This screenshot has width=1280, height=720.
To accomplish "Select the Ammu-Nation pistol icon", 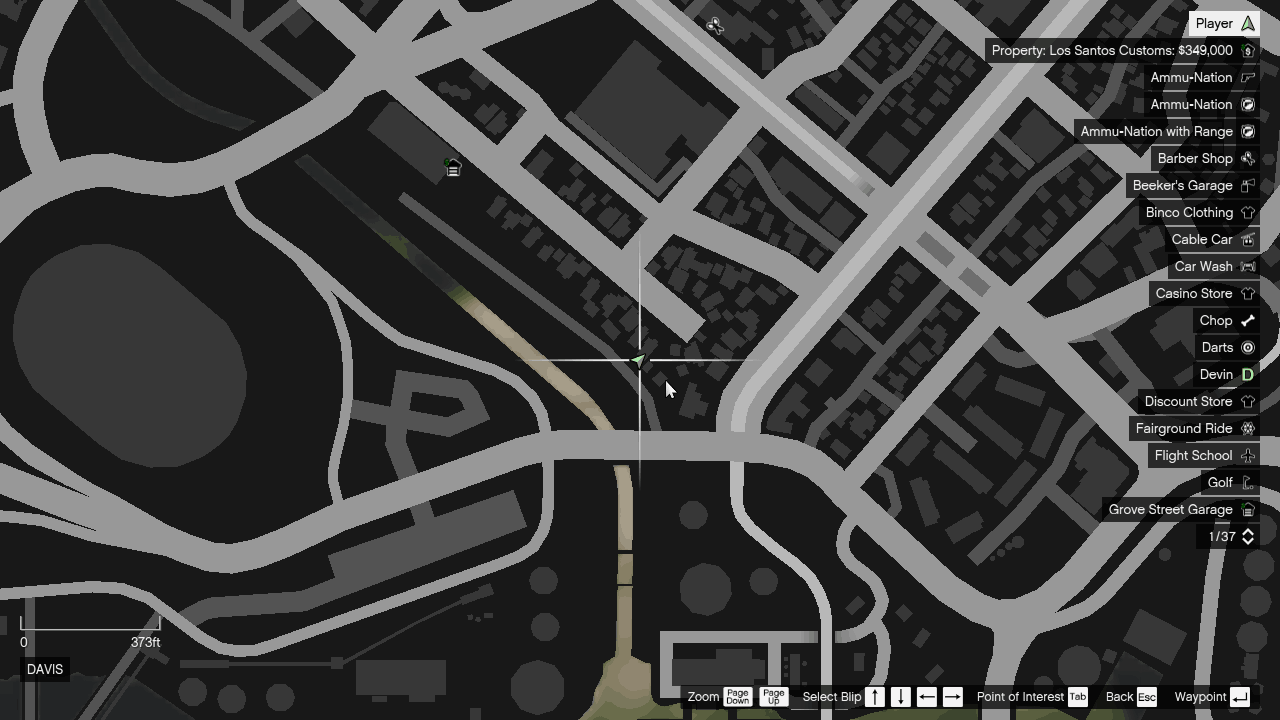I will tap(1247, 77).
